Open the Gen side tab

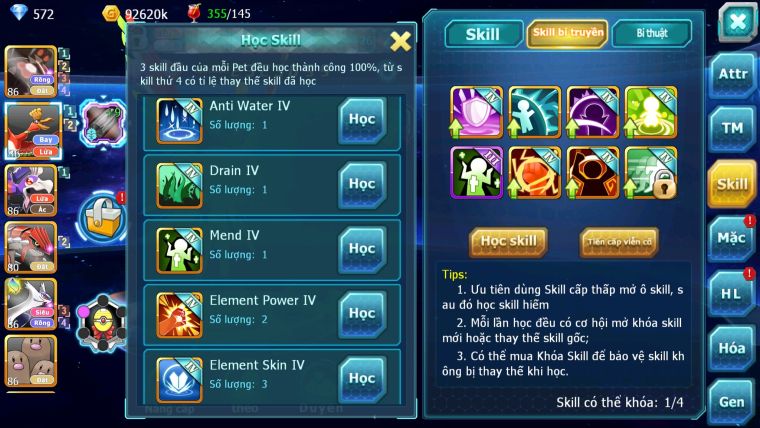point(733,402)
